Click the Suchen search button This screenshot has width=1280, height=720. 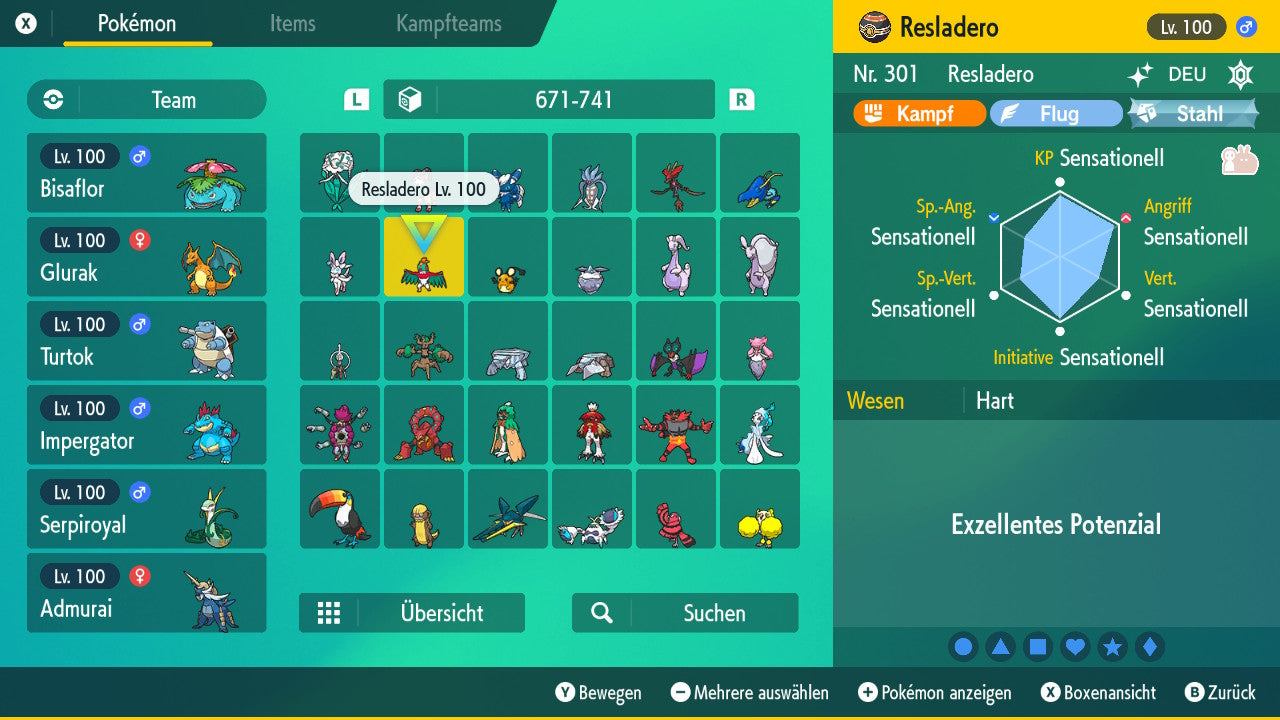(x=684, y=613)
